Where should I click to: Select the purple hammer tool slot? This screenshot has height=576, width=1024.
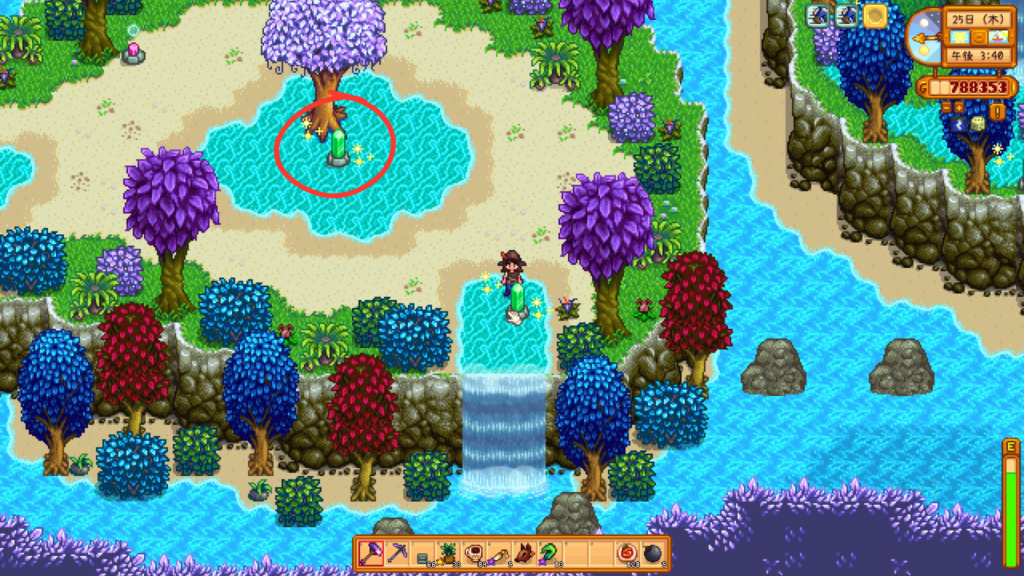click(x=370, y=553)
